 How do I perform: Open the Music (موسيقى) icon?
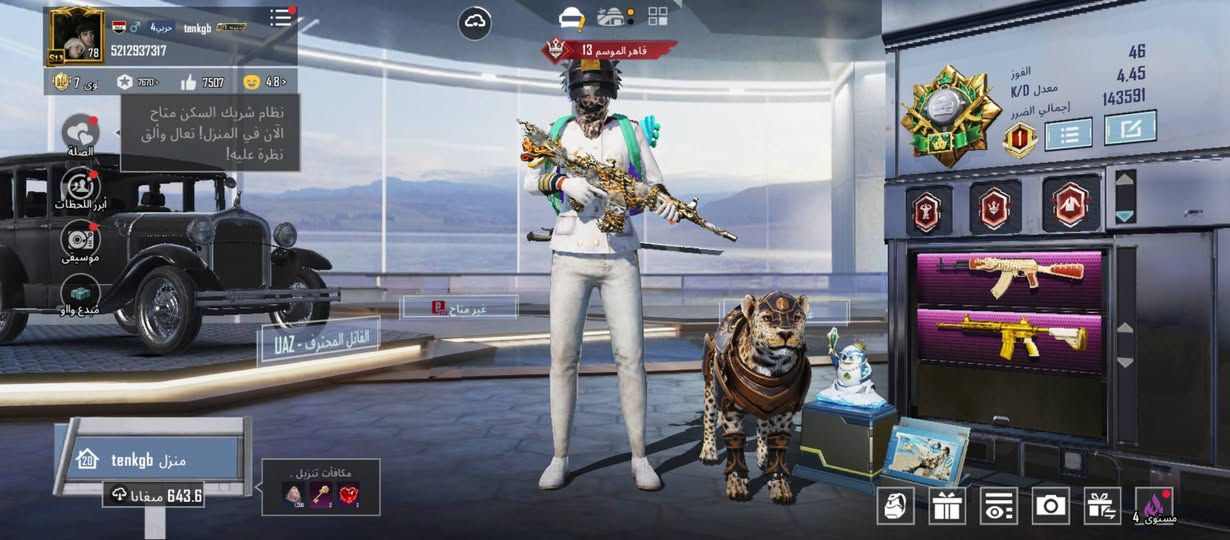click(x=80, y=240)
